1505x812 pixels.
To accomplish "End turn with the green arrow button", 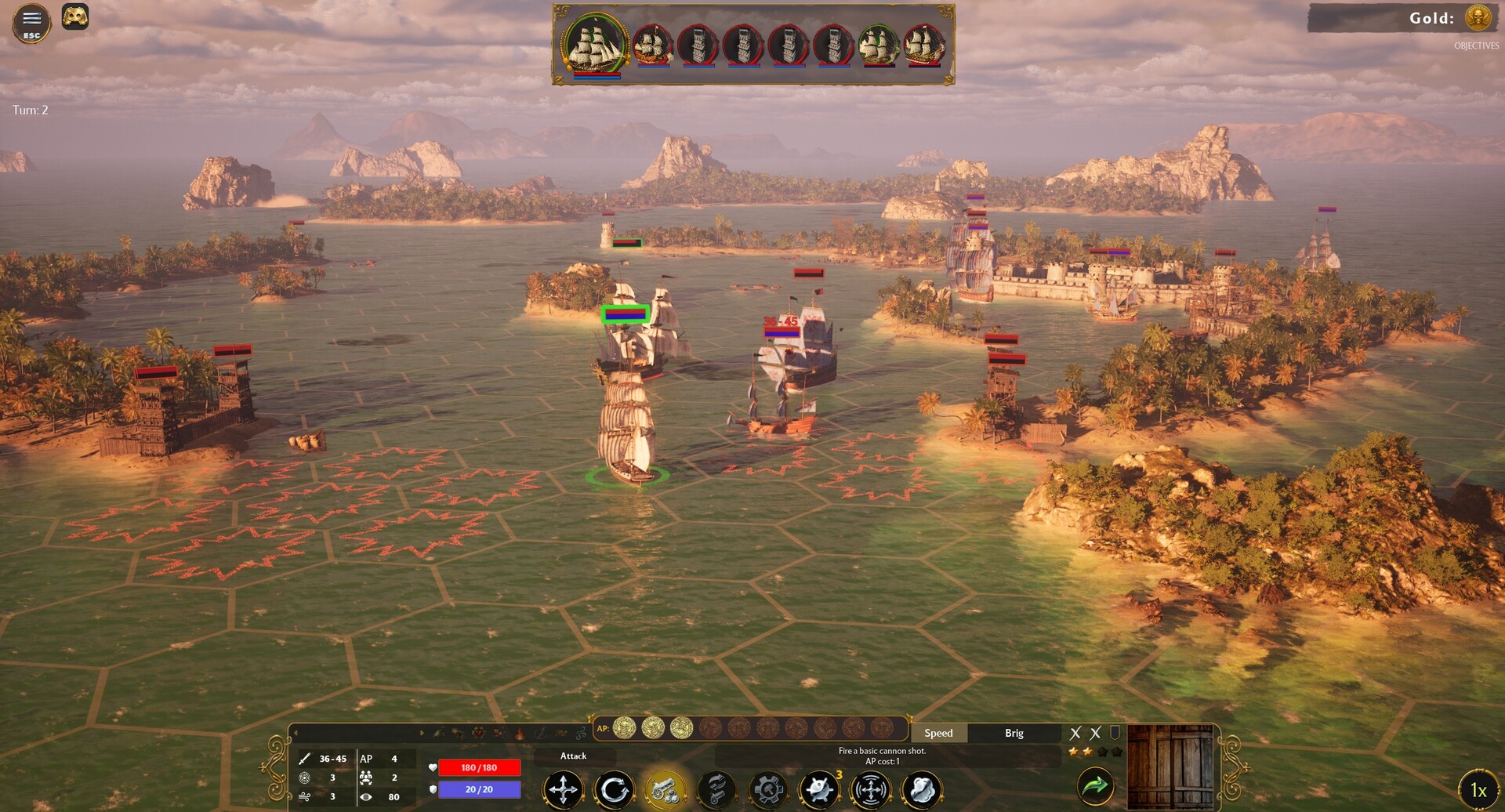I will click(1095, 785).
